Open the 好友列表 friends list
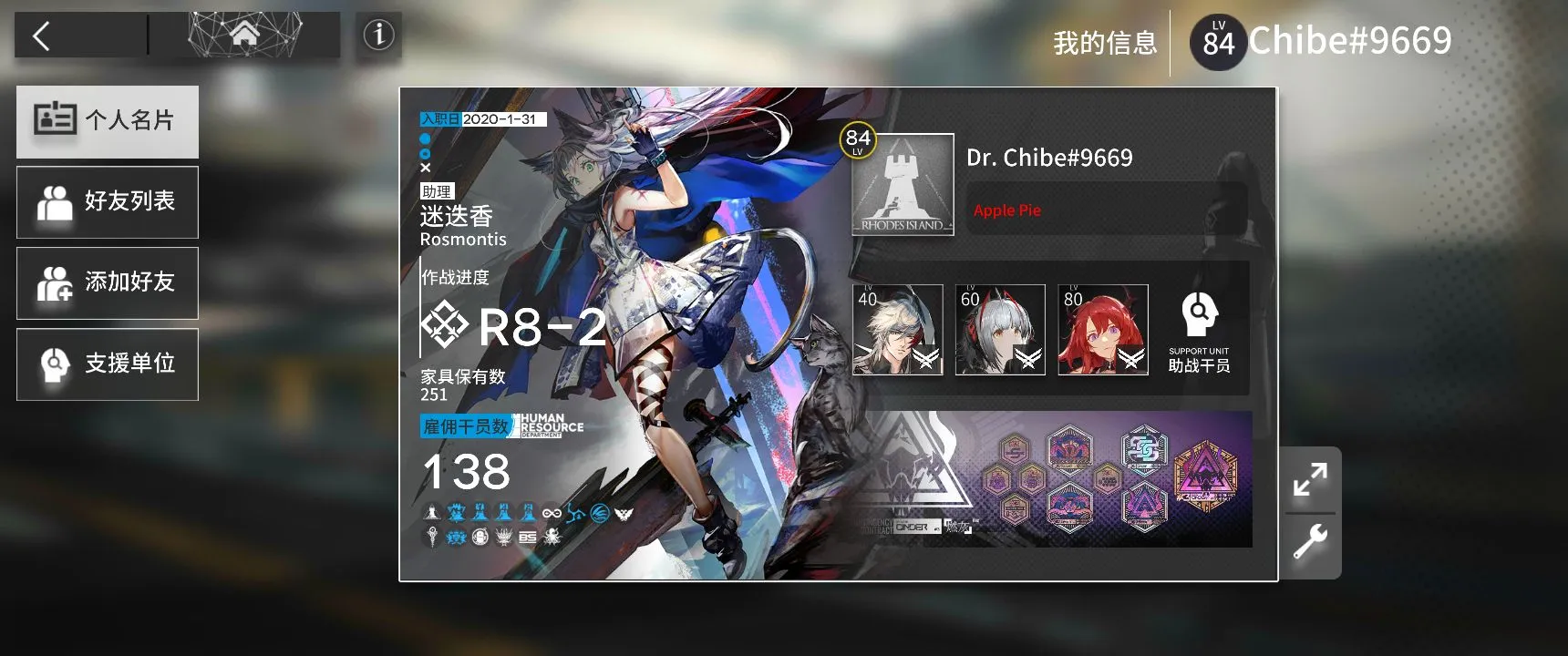 (x=108, y=201)
